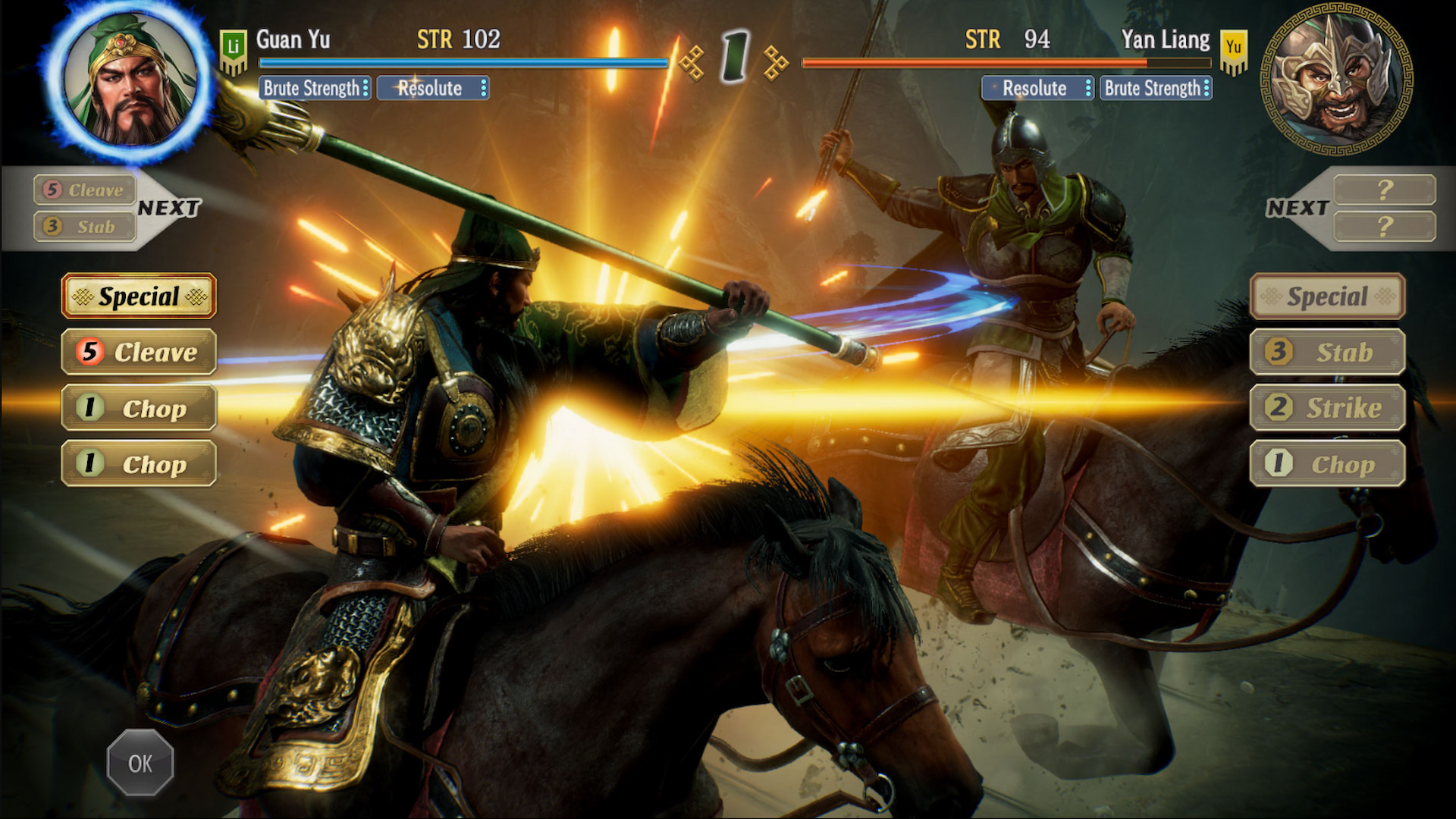Expand details on Yan Liang's Resolute tag
This screenshot has width=1456, height=819.
click(x=1090, y=89)
